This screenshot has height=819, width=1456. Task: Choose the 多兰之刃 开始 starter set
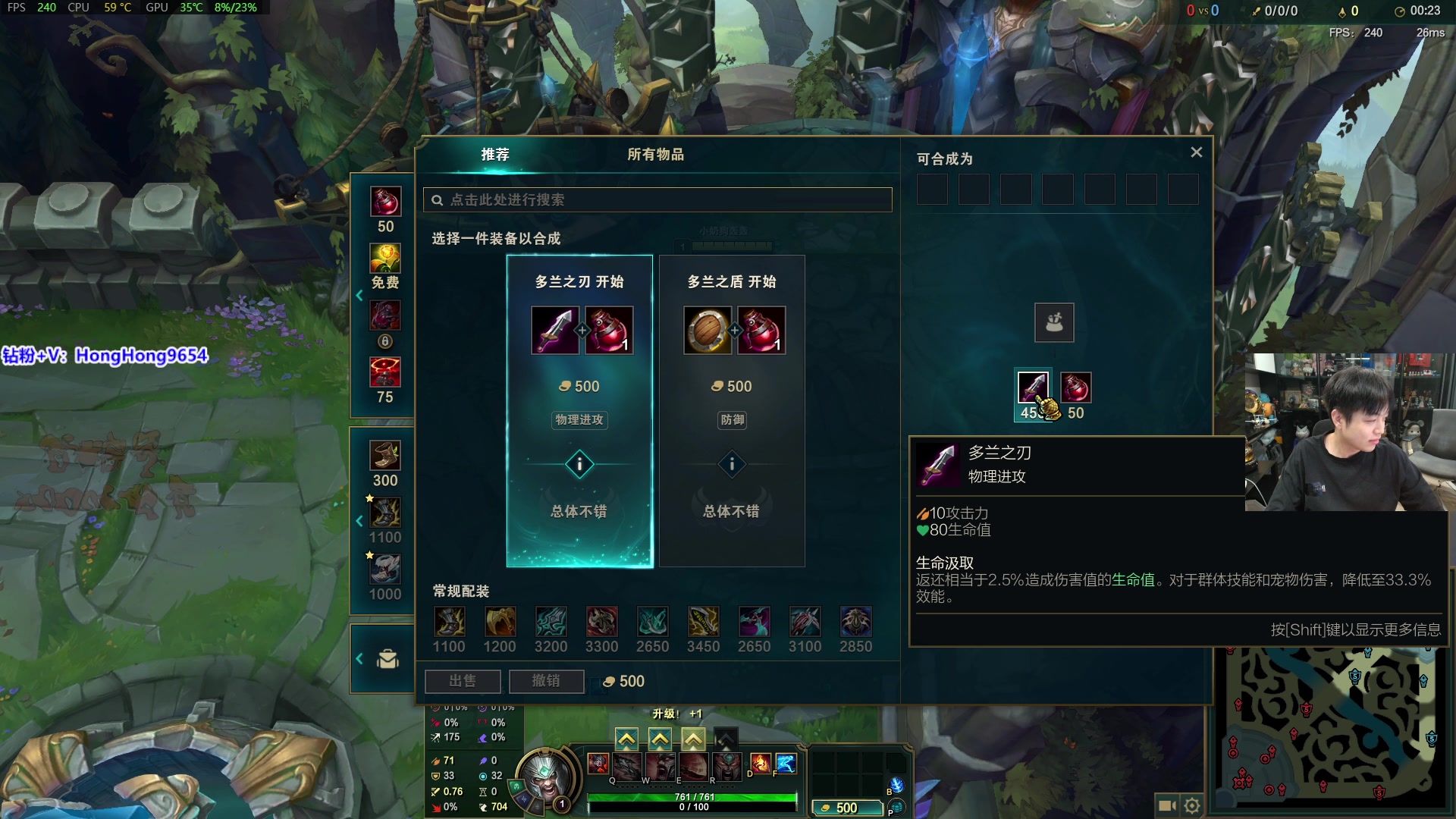[579, 409]
